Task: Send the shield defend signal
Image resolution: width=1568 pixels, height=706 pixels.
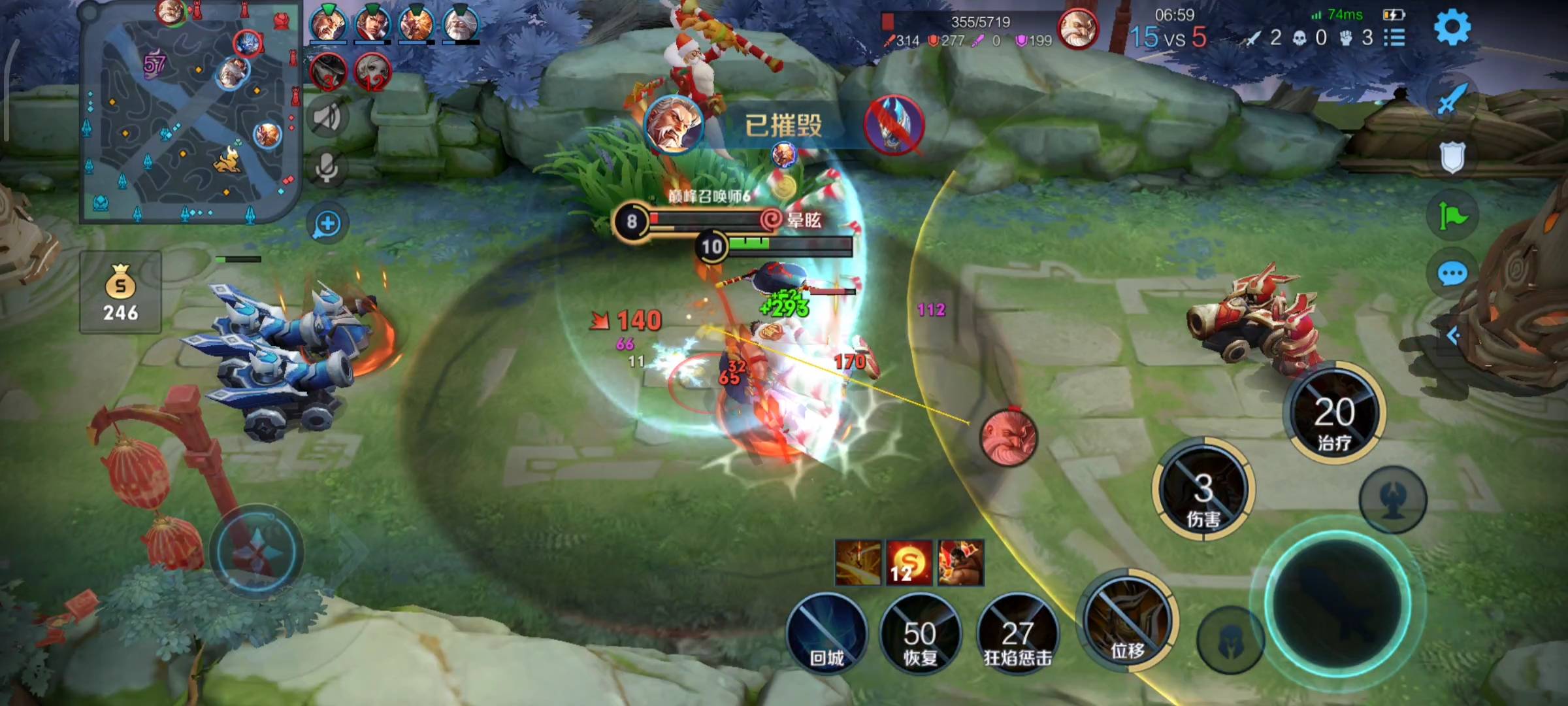Action: coord(1452,157)
